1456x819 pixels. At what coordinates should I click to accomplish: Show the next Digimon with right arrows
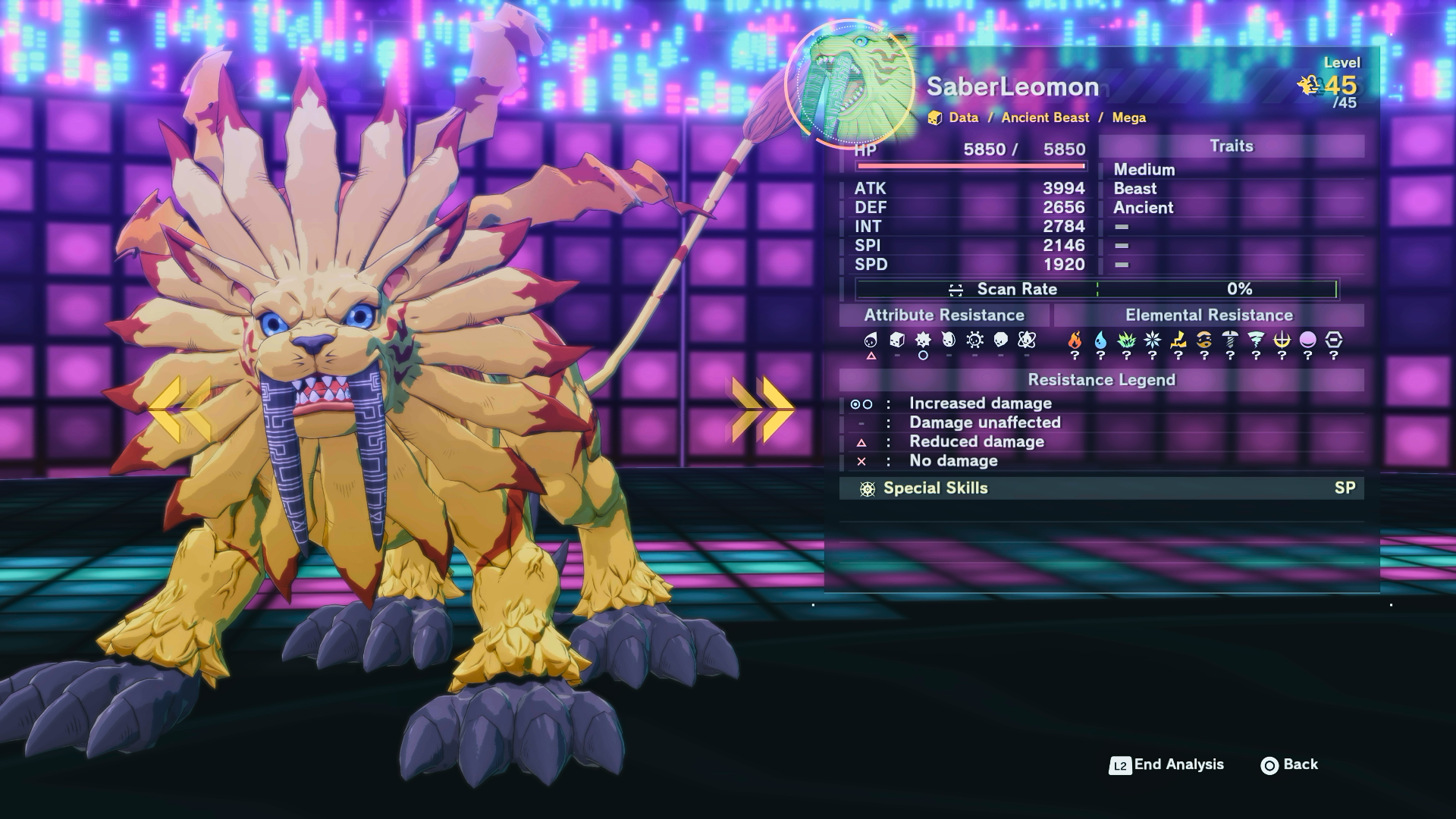[x=762, y=409]
